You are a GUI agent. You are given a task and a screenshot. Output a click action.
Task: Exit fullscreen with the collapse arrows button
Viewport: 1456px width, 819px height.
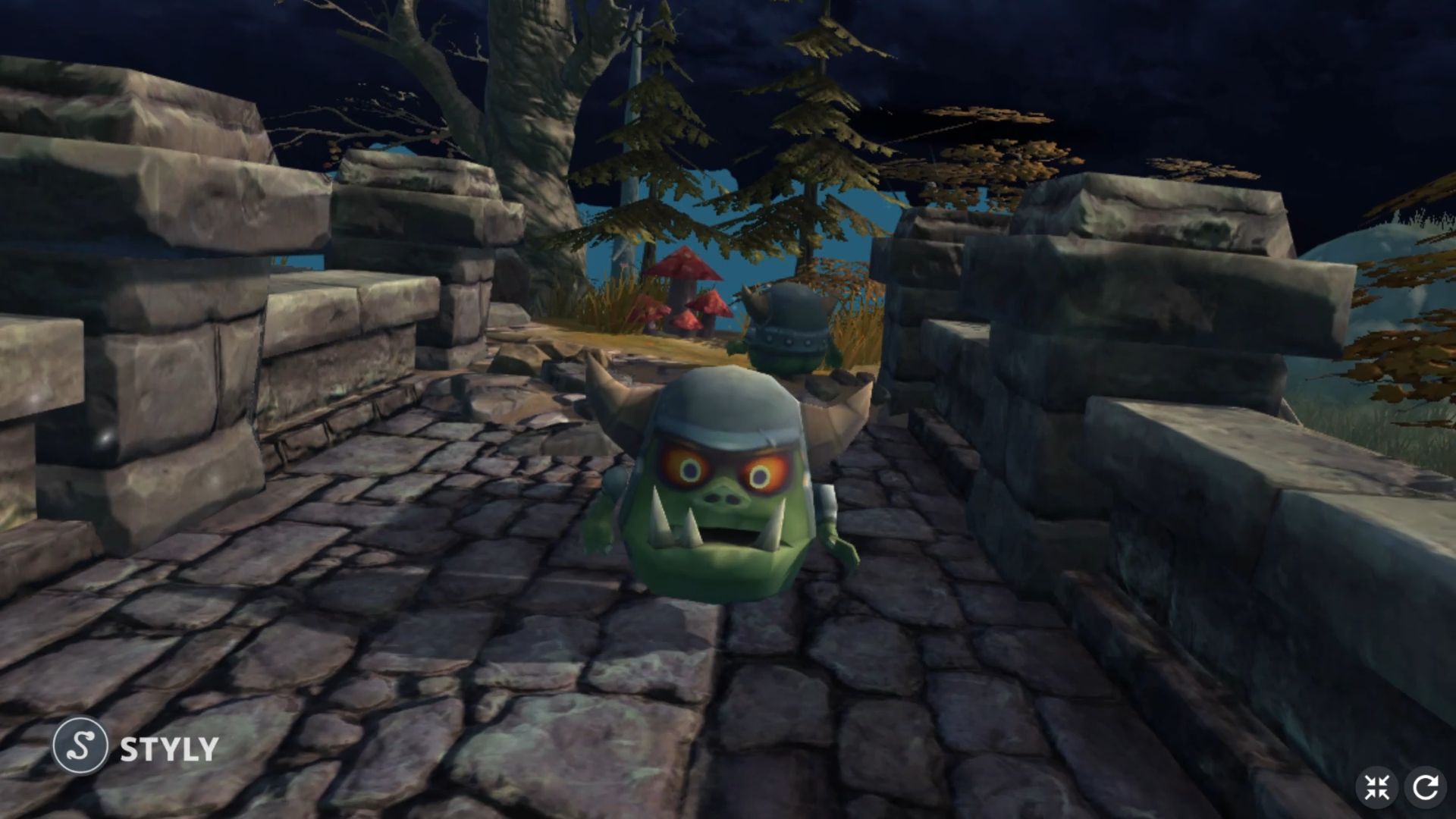click(1376, 787)
